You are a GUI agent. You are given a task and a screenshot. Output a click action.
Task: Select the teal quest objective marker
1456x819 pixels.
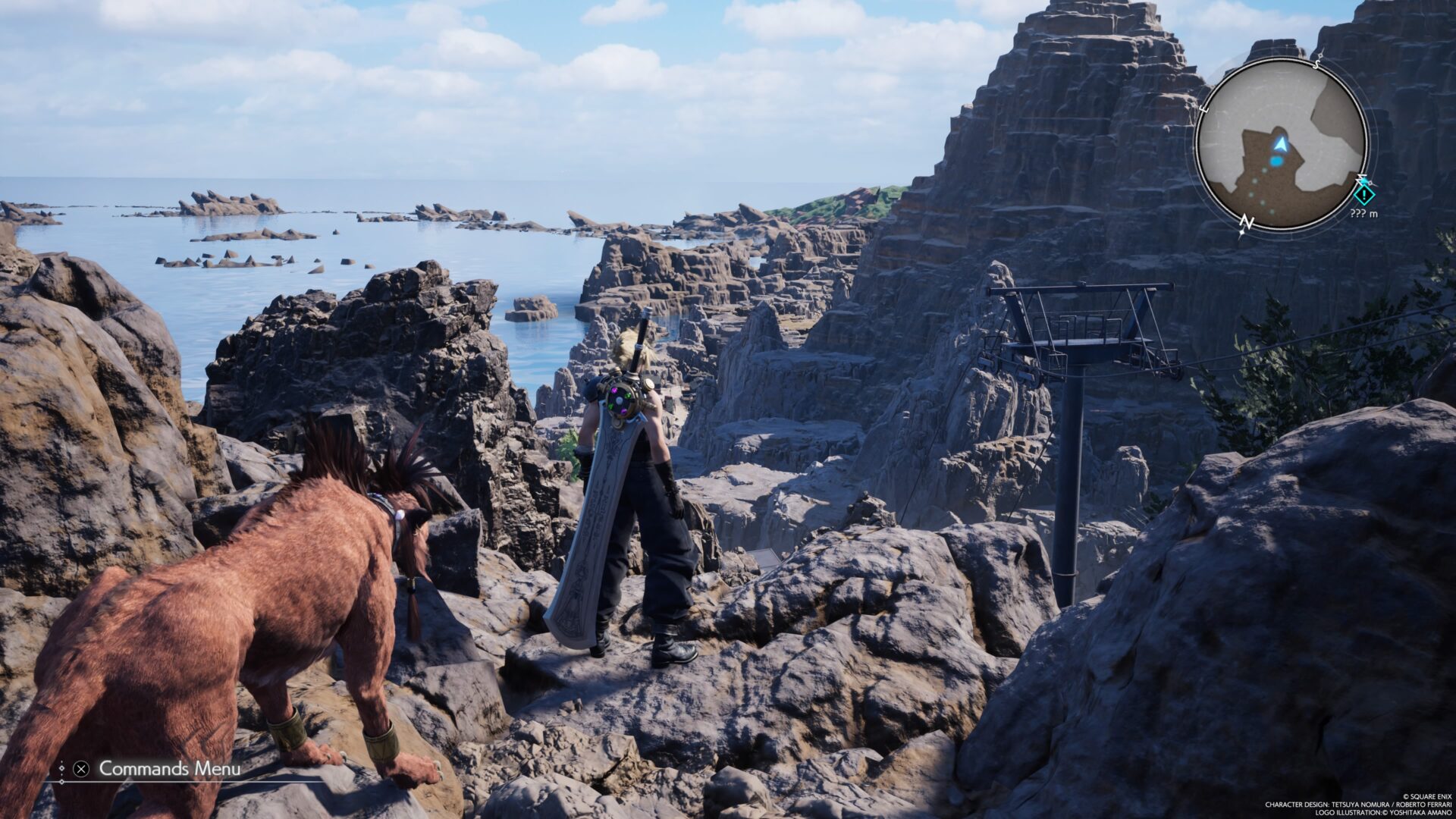tap(1364, 195)
